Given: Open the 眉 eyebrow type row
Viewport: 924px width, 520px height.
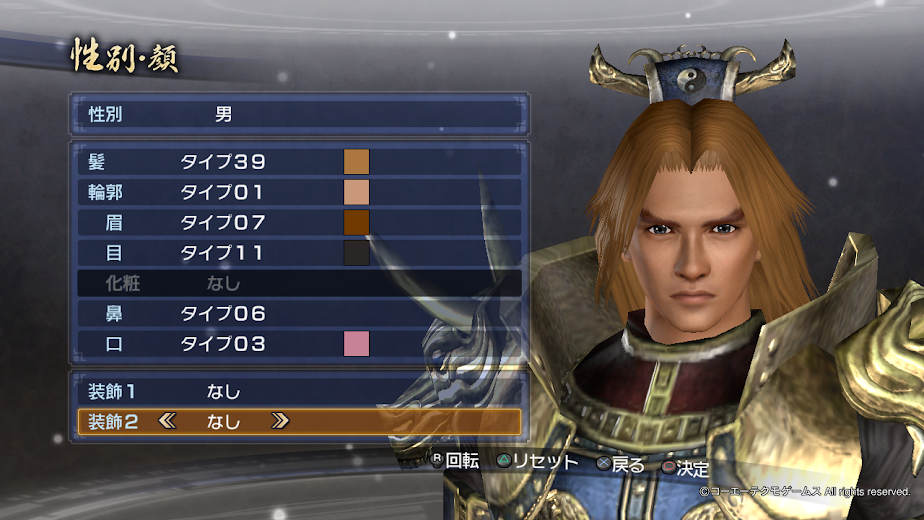Looking at the screenshot, I should (222, 222).
